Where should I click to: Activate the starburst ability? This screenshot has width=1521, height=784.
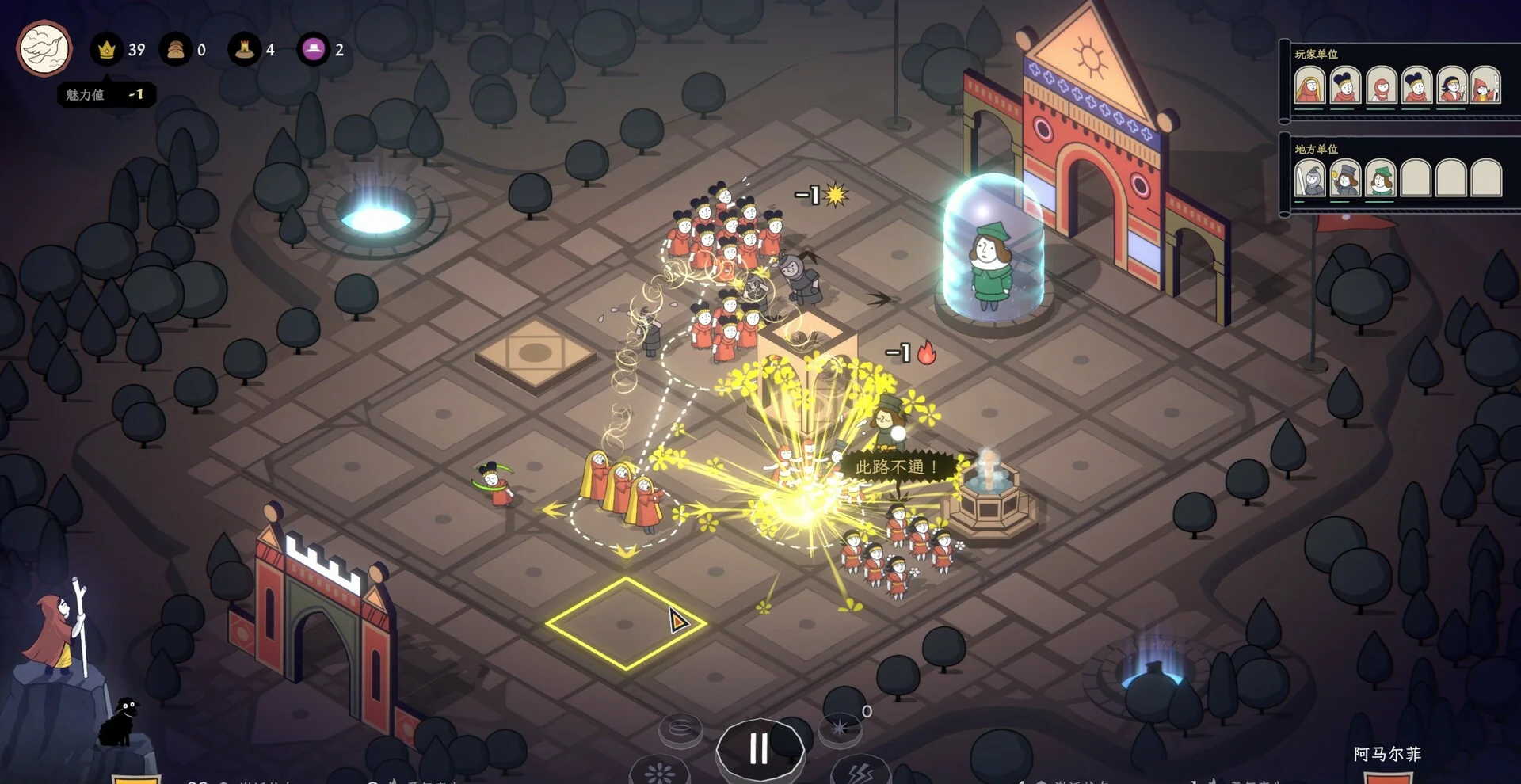point(840,727)
